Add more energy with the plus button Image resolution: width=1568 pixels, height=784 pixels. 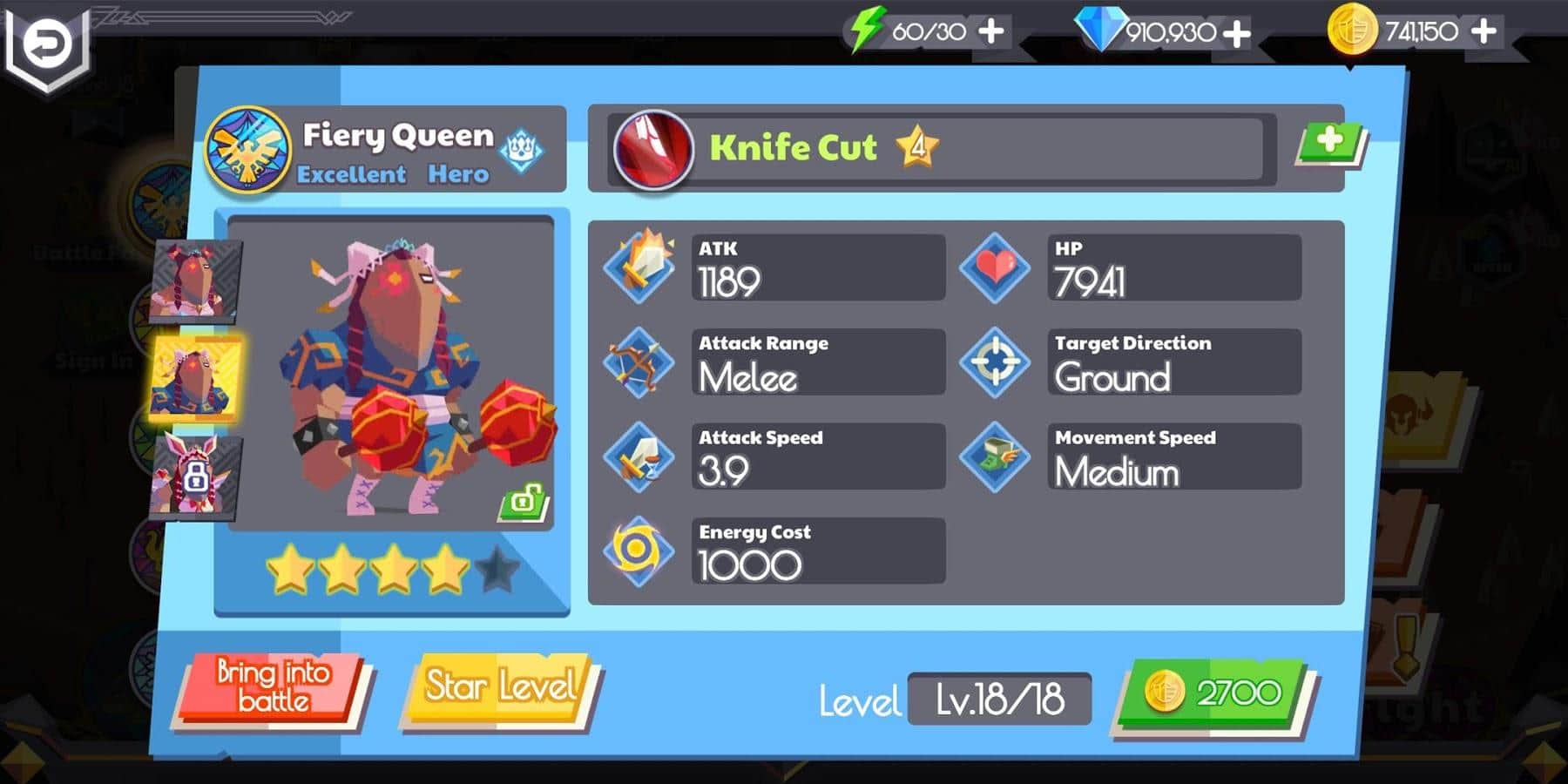click(x=990, y=31)
